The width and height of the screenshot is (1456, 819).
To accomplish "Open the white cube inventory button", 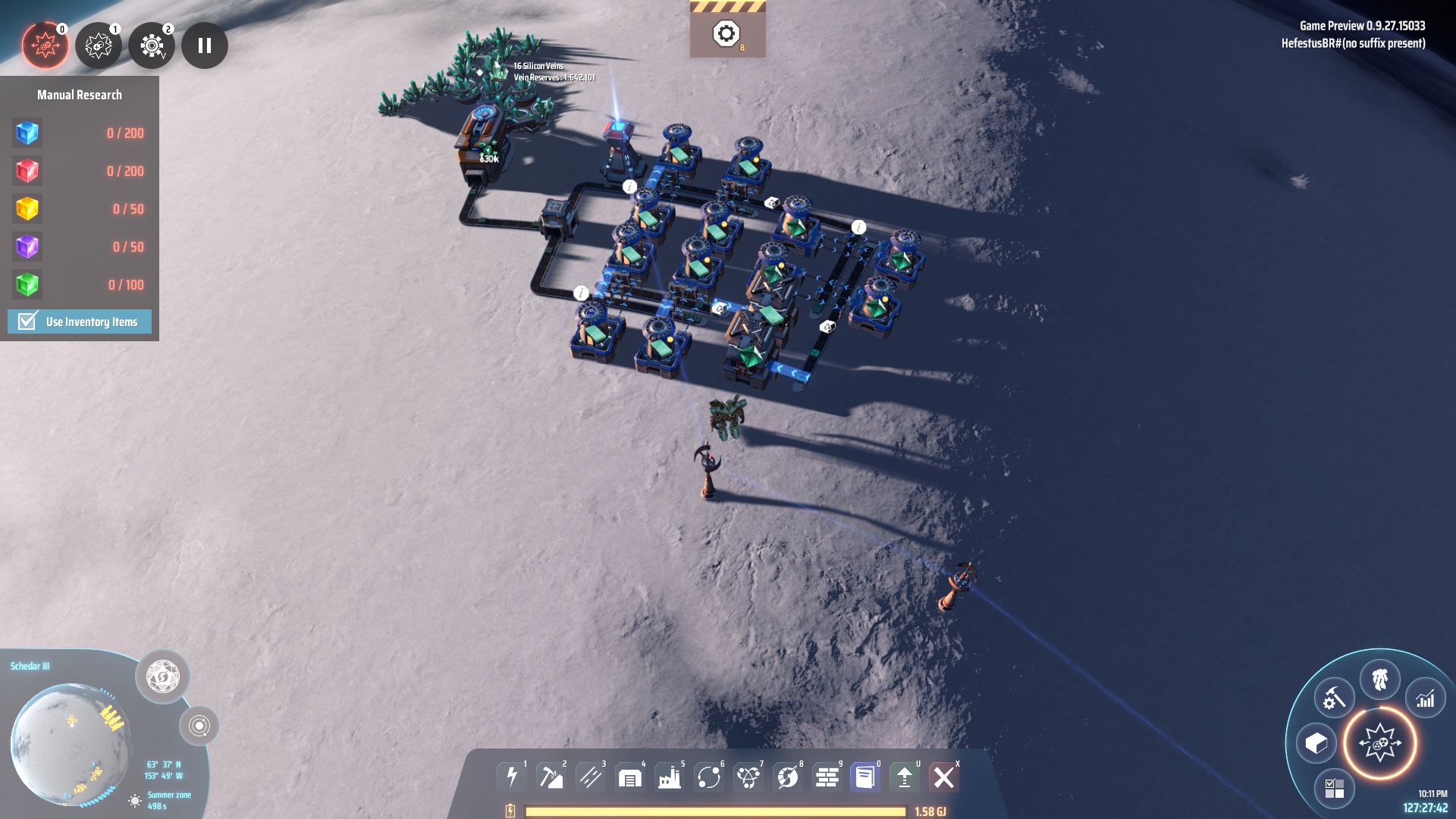I will 1316,744.
